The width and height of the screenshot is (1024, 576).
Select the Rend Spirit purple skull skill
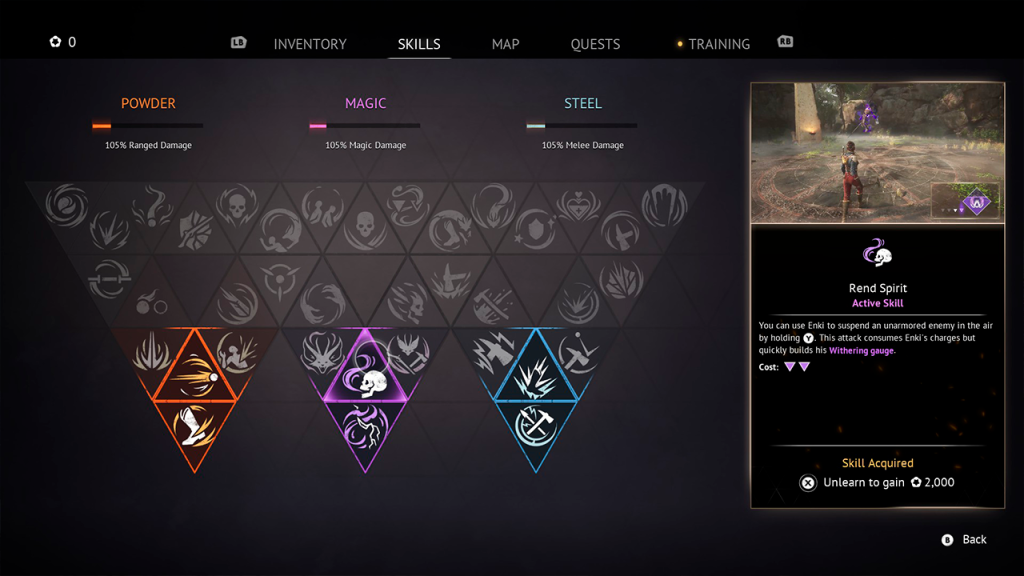click(x=366, y=377)
